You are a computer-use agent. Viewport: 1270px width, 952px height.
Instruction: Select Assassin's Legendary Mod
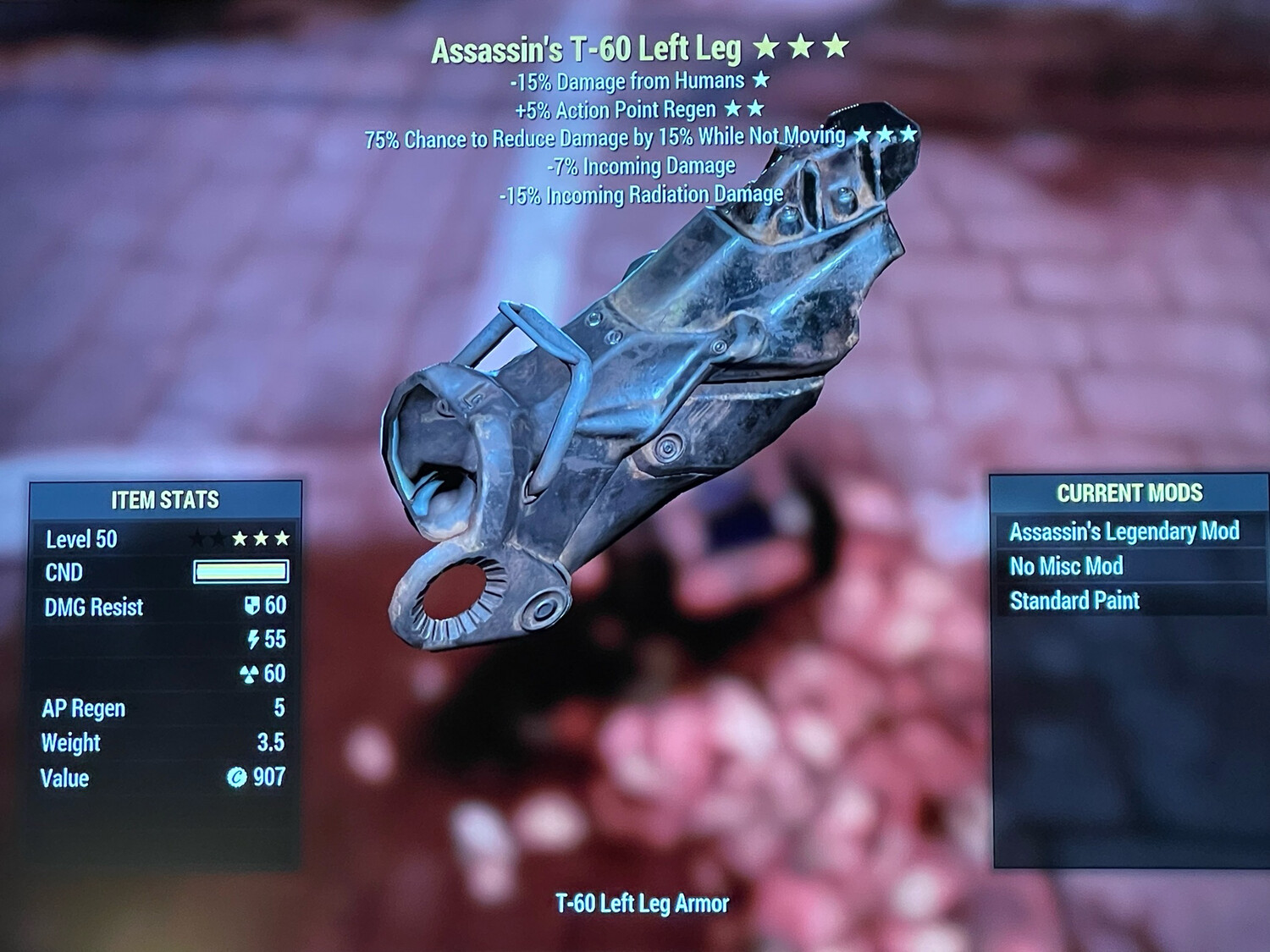pyautogui.click(x=1126, y=531)
